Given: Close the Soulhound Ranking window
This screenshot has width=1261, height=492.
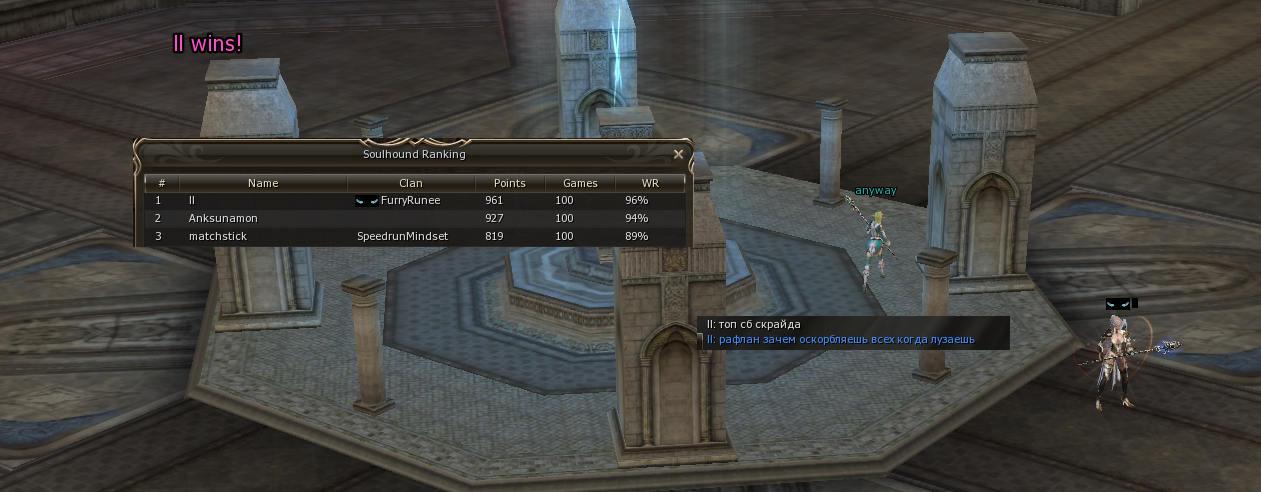Looking at the screenshot, I should pyautogui.click(x=678, y=154).
